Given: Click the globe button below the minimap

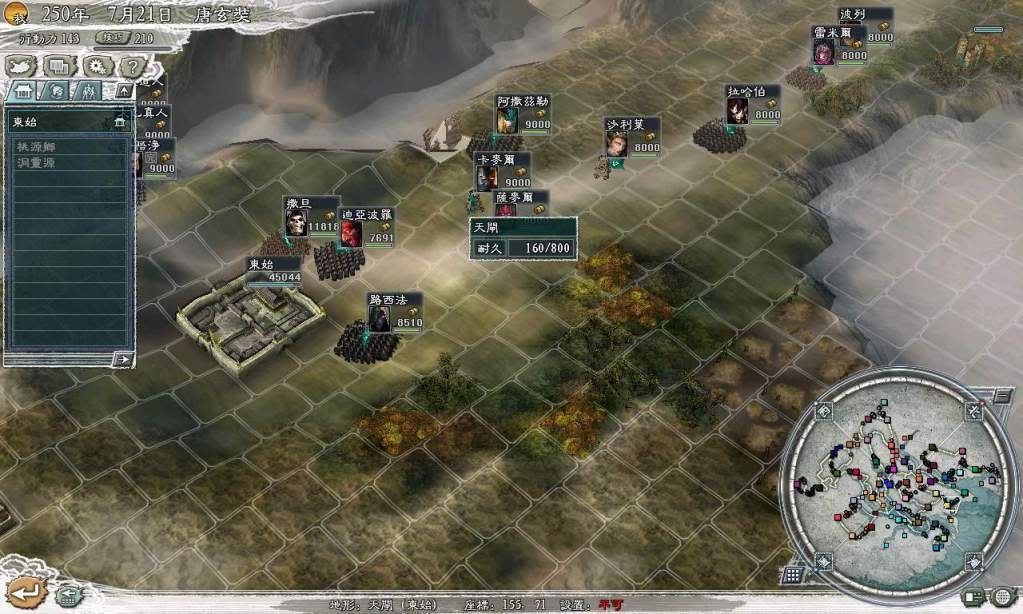Looking at the screenshot, I should pos(1002,597).
